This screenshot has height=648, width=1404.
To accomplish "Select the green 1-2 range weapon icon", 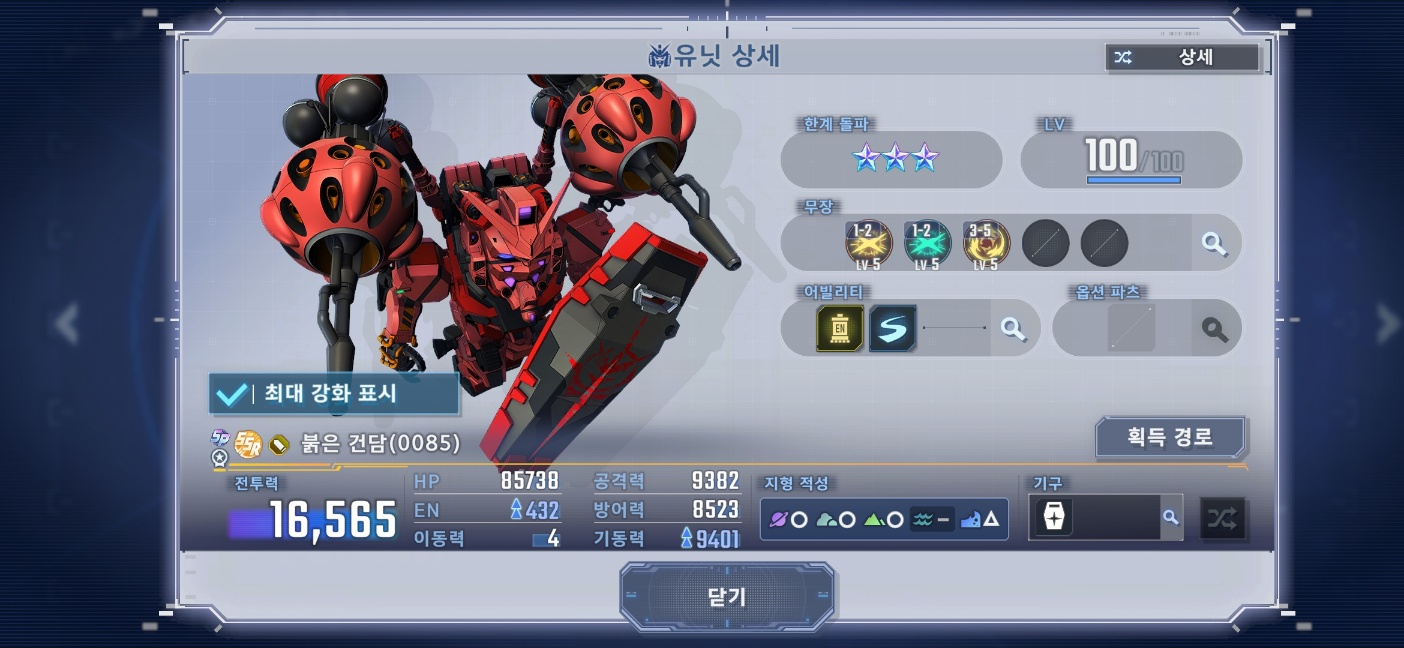I will [x=927, y=243].
